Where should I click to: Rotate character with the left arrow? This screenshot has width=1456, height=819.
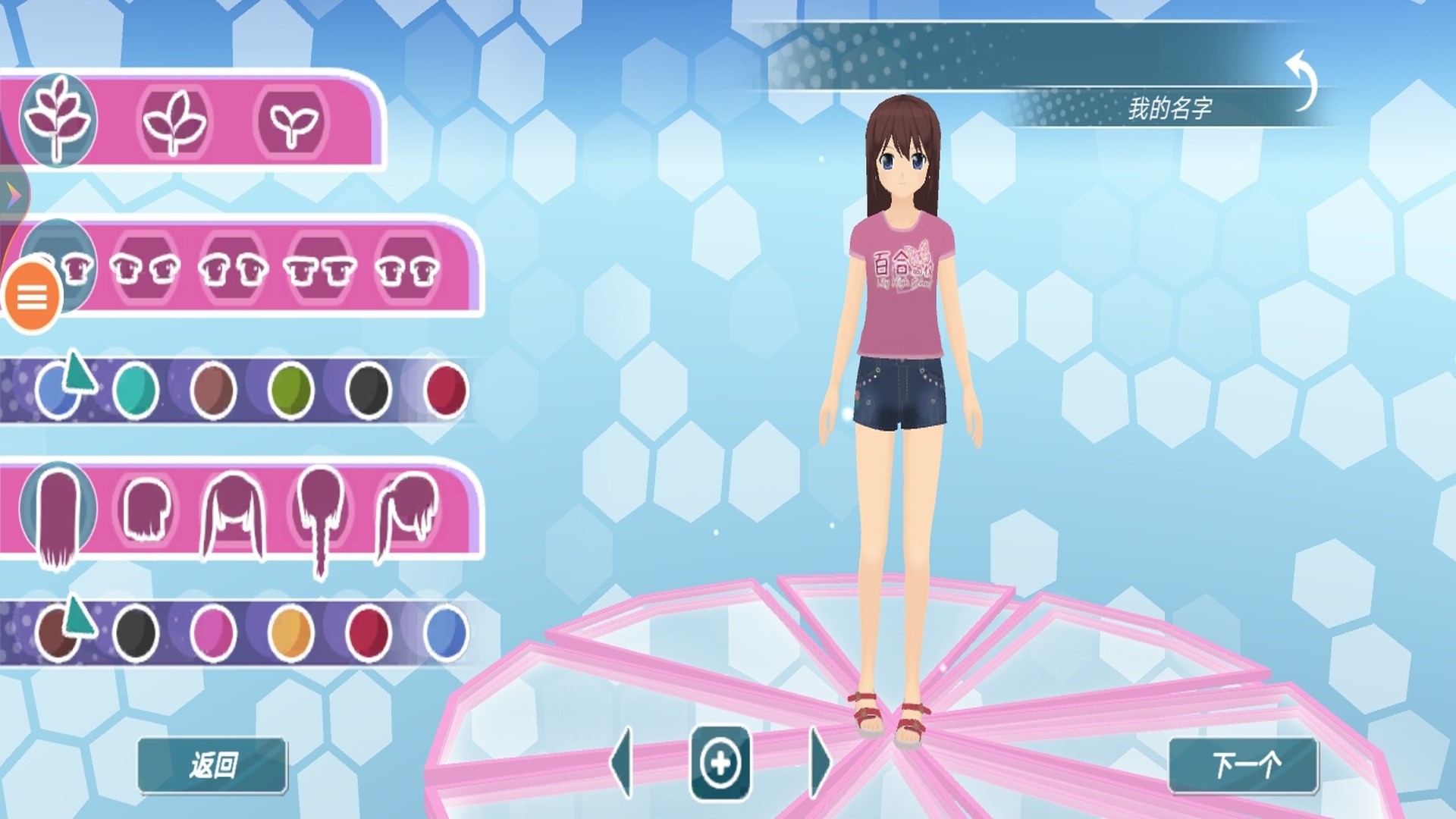pyautogui.click(x=622, y=763)
